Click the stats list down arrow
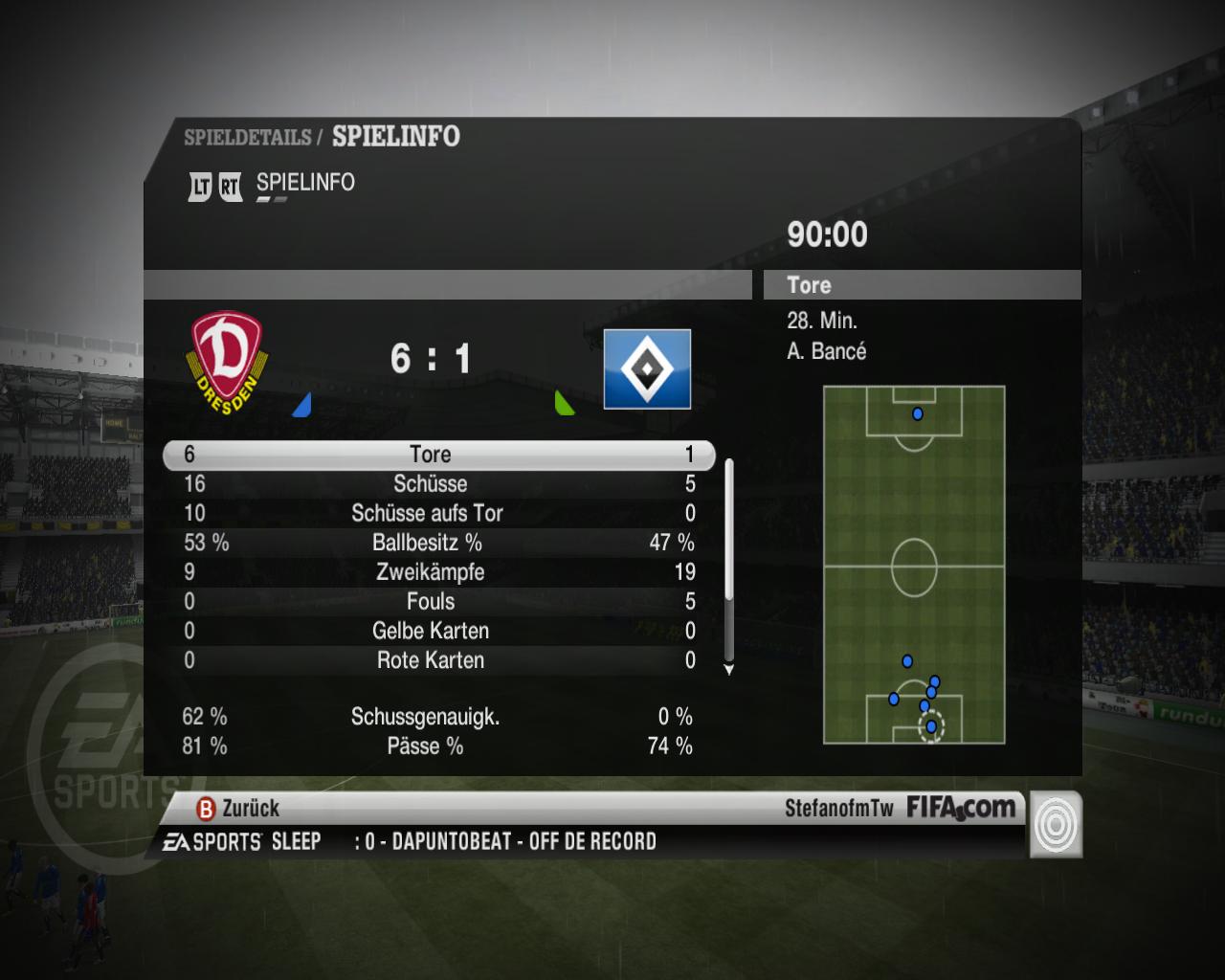 tap(729, 670)
